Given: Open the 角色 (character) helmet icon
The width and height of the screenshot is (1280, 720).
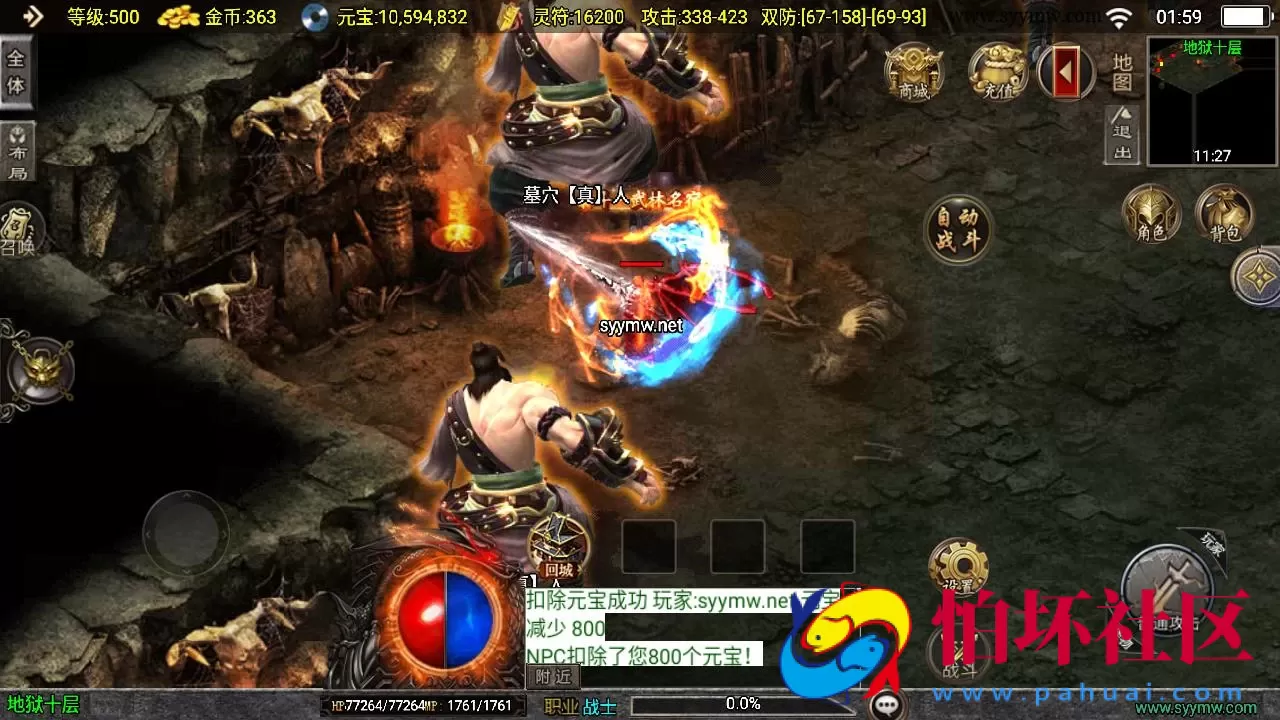Looking at the screenshot, I should 1152,212.
